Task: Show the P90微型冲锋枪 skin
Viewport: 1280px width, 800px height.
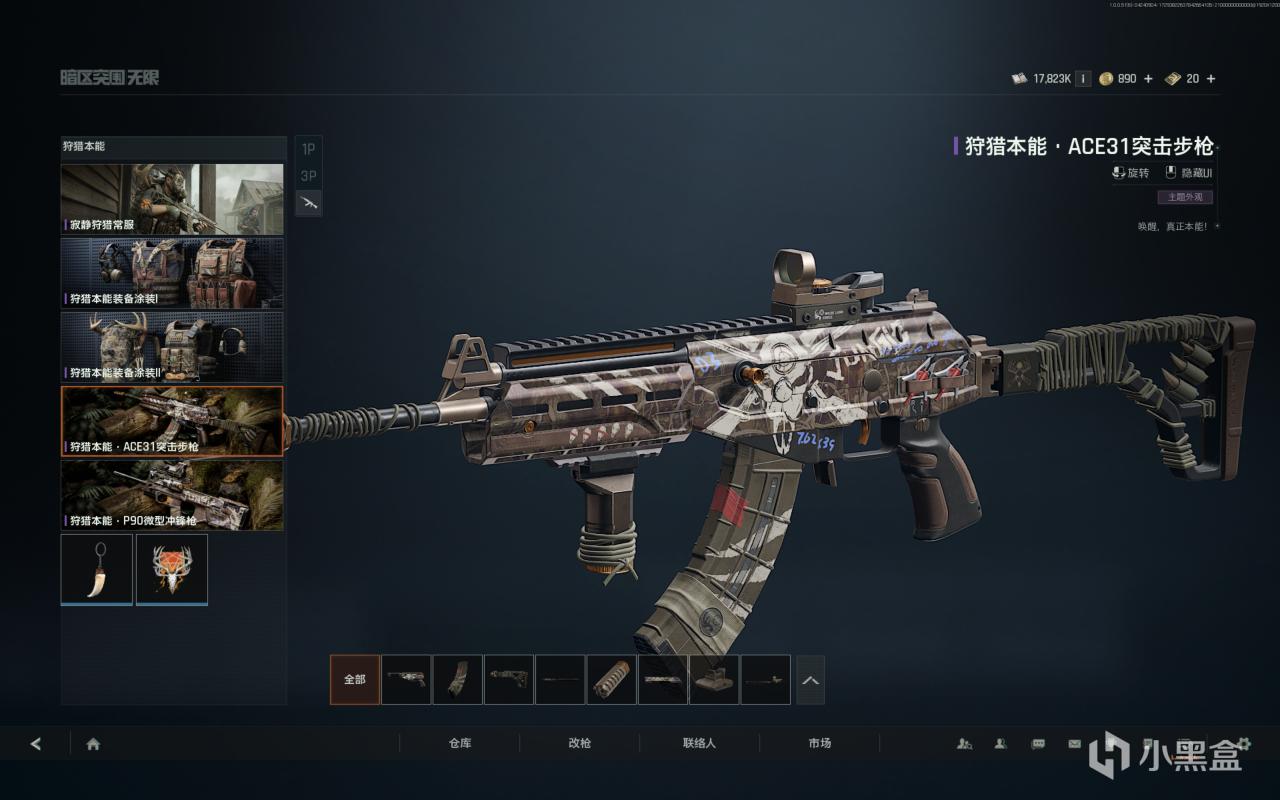Action: pyautogui.click(x=172, y=495)
